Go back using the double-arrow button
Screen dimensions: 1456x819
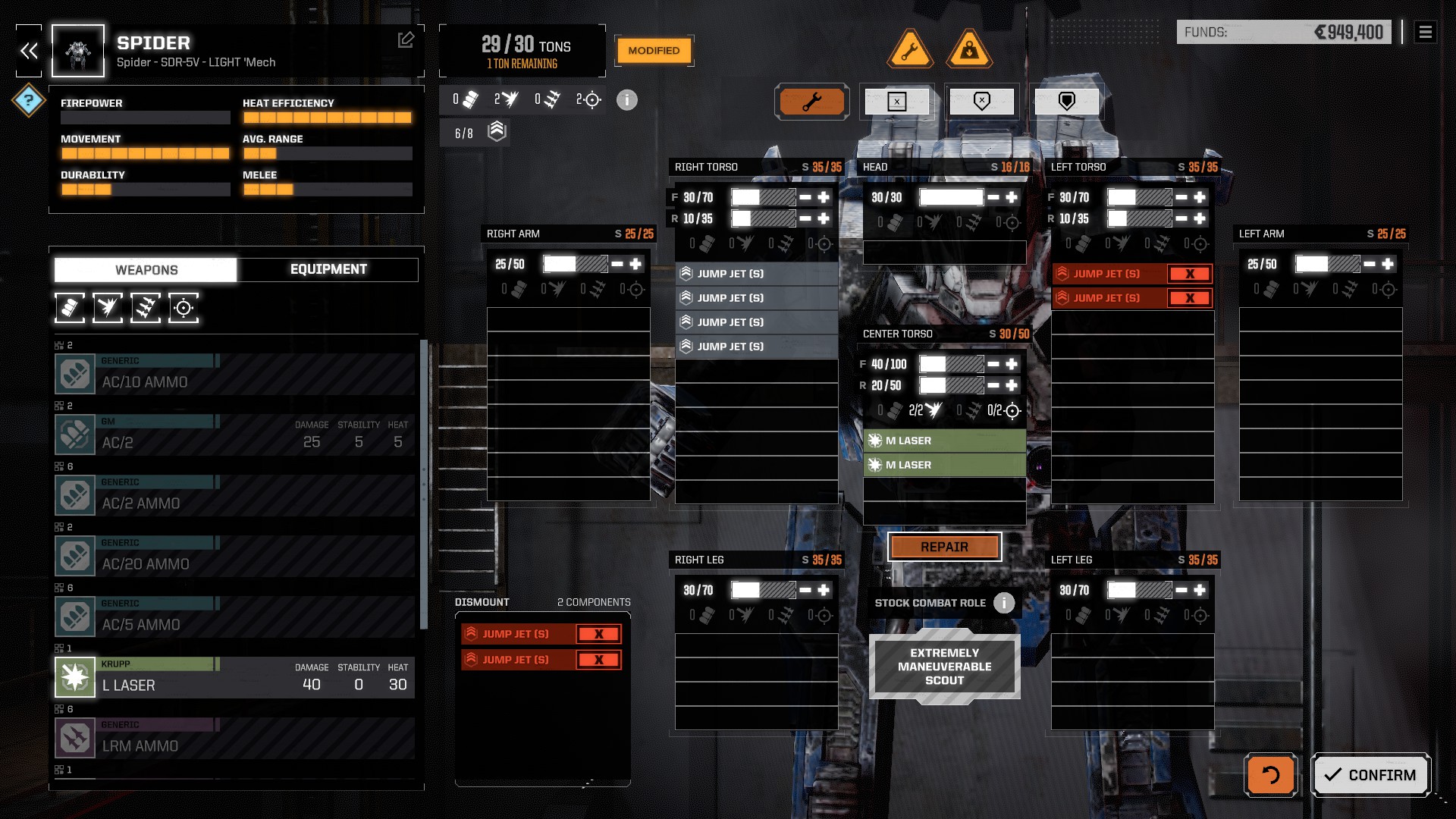click(29, 51)
